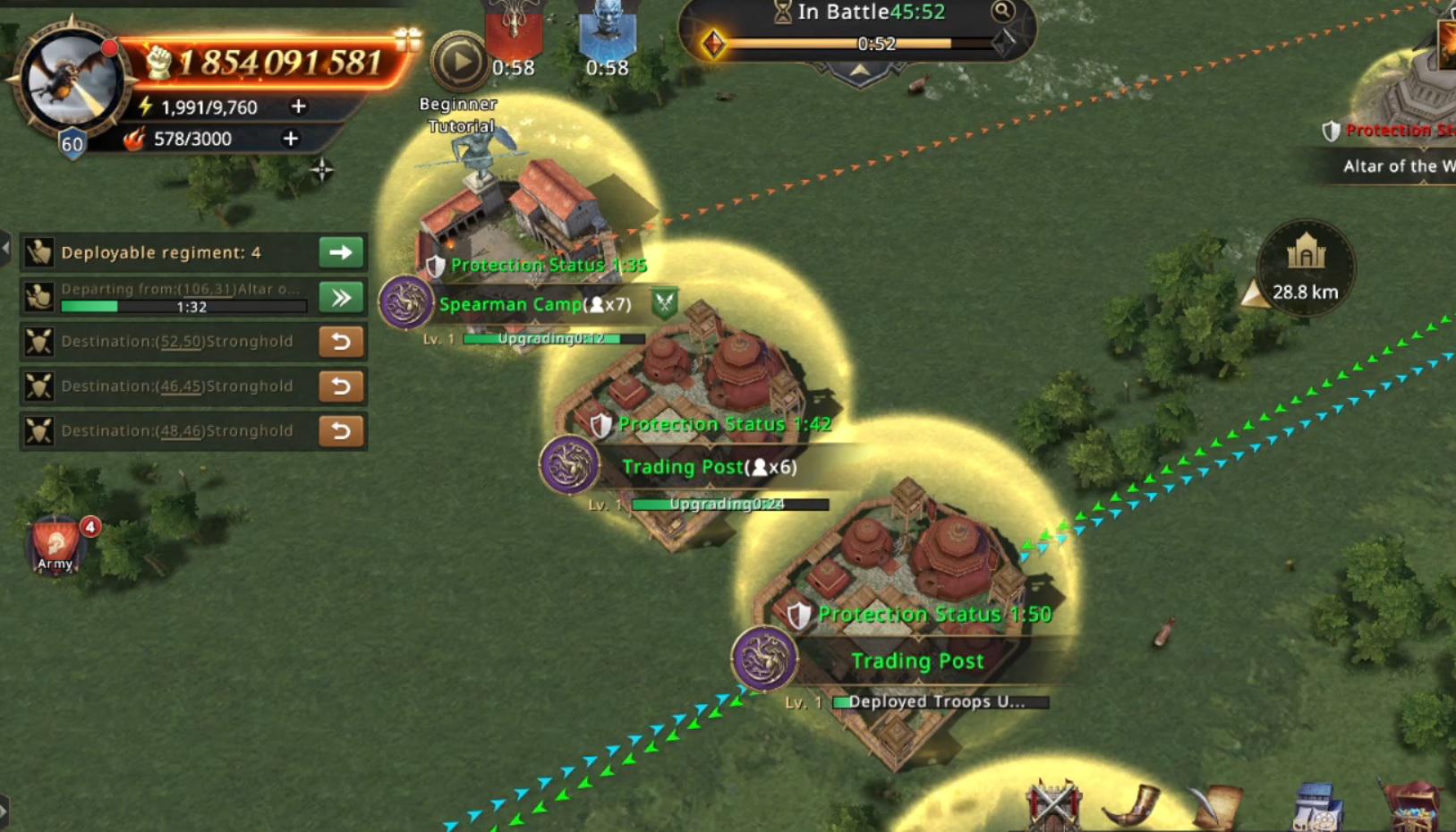Screen dimensions: 1456x832
Task: Speed up the departing regiment march
Action: point(341,297)
